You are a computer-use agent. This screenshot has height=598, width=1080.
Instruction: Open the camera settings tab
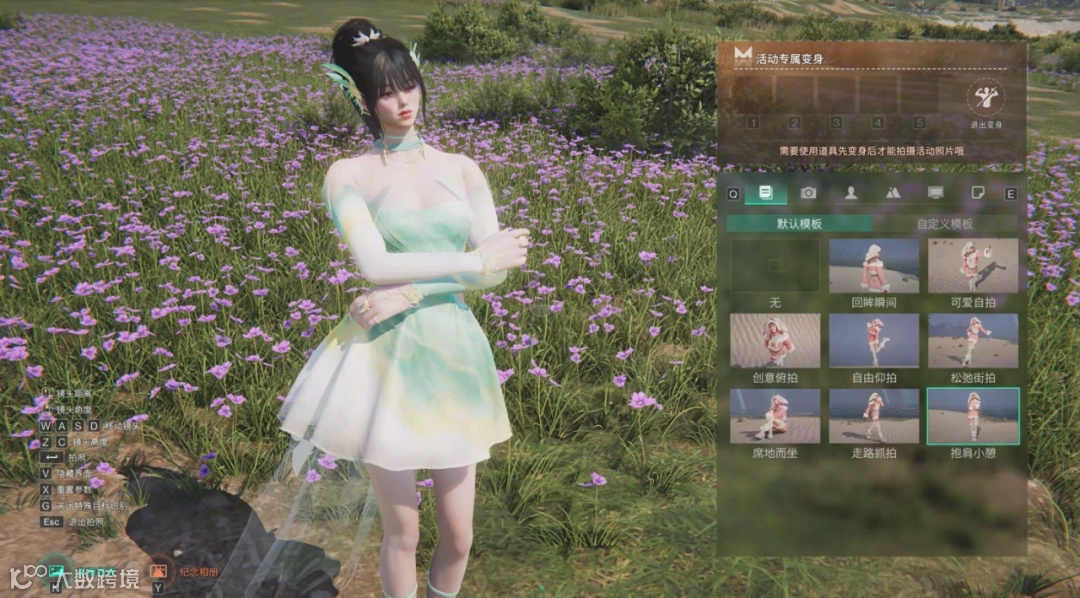click(808, 192)
